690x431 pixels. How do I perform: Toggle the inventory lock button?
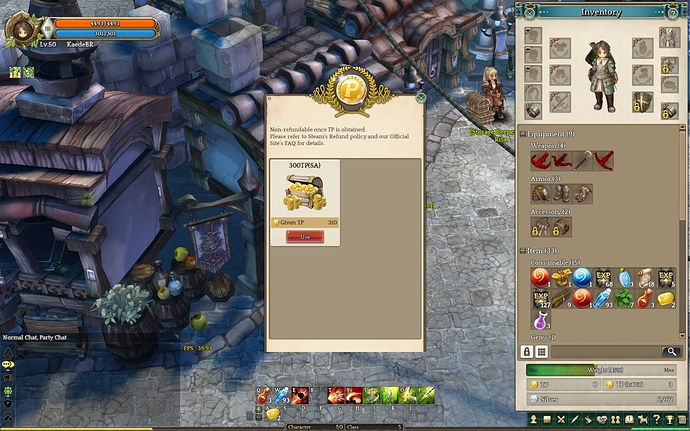tap(527, 352)
